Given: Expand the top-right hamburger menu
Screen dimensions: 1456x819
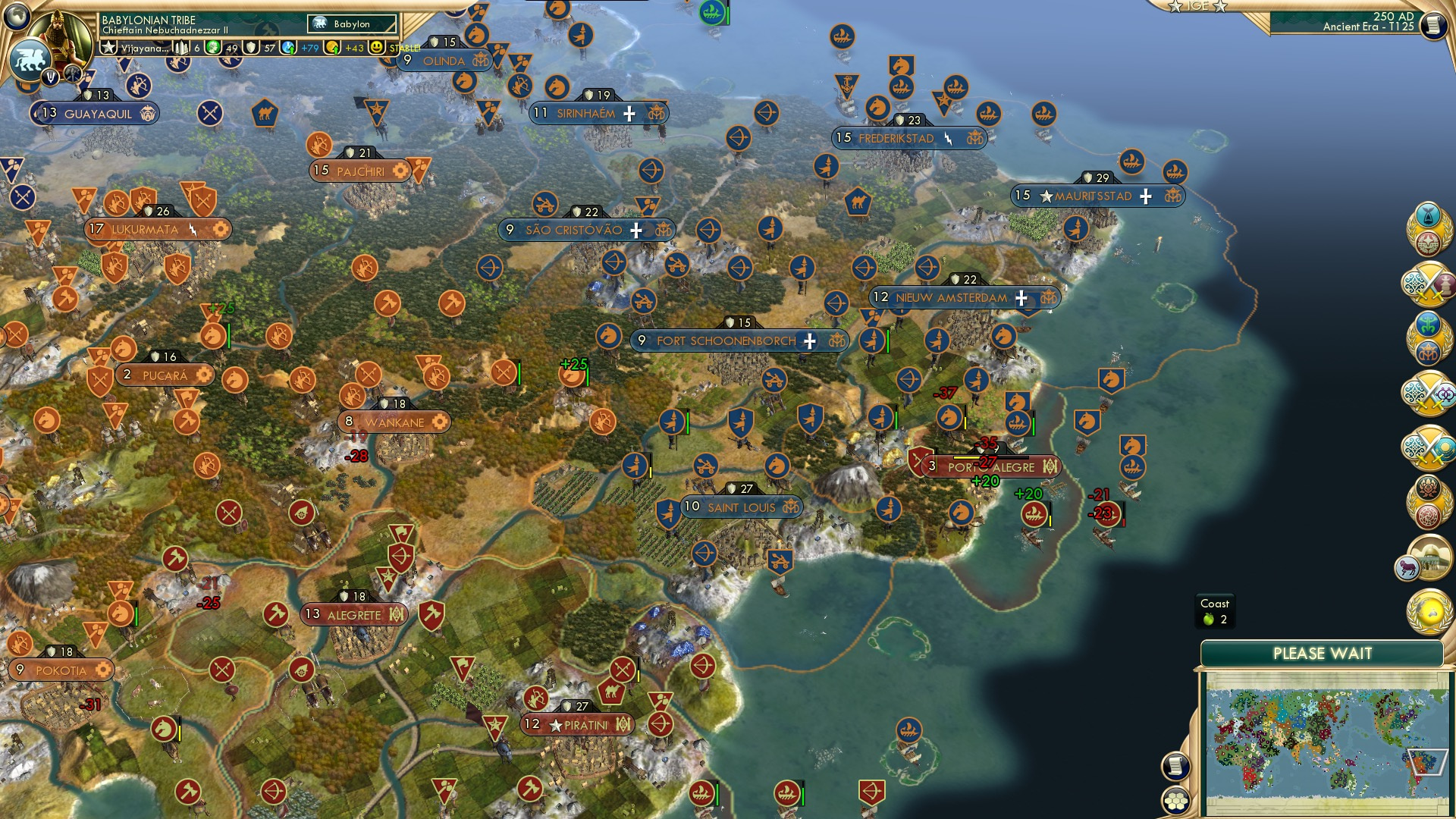Looking at the screenshot, I should [1433, 25].
